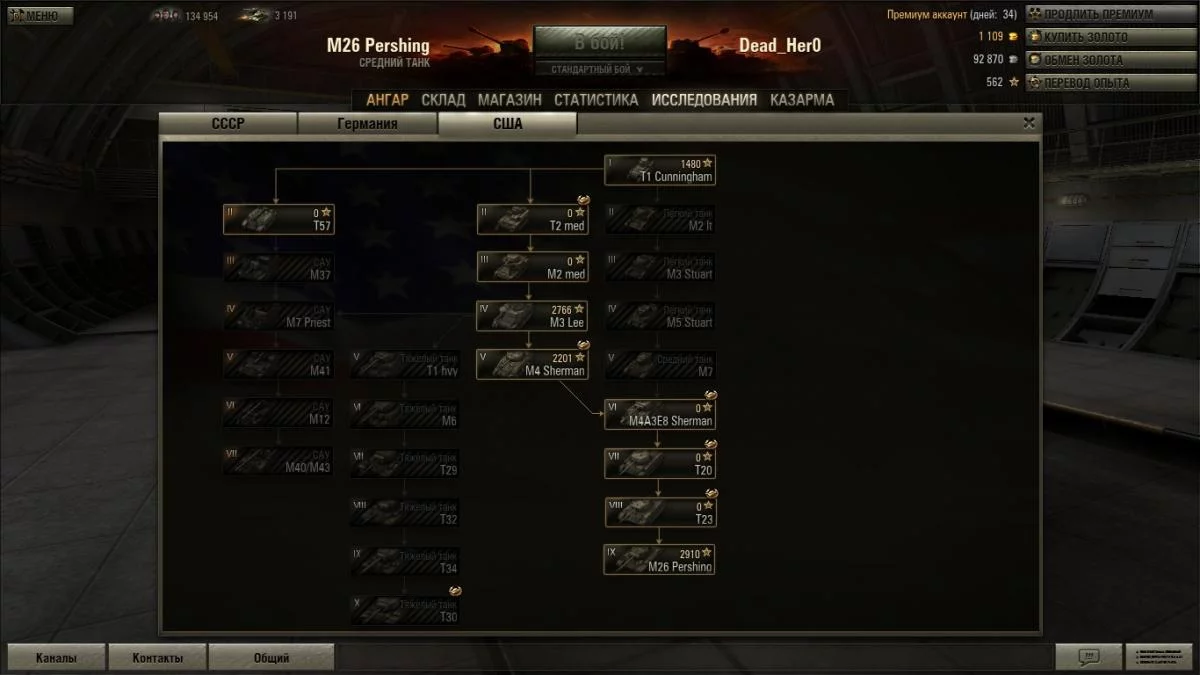Return to the Ангар tab
The height and width of the screenshot is (675, 1200).
click(x=387, y=100)
